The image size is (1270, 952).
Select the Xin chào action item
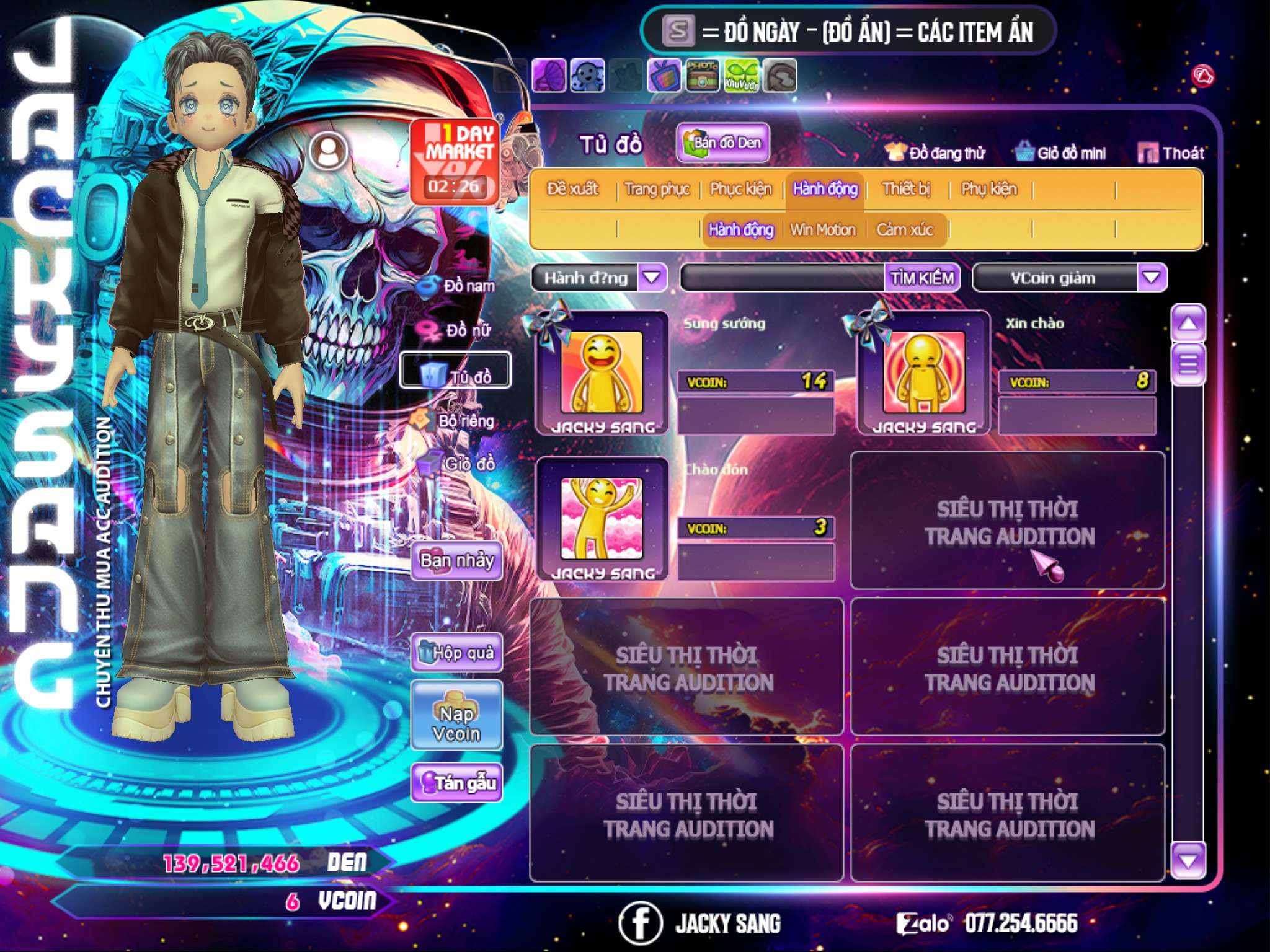click(x=923, y=372)
